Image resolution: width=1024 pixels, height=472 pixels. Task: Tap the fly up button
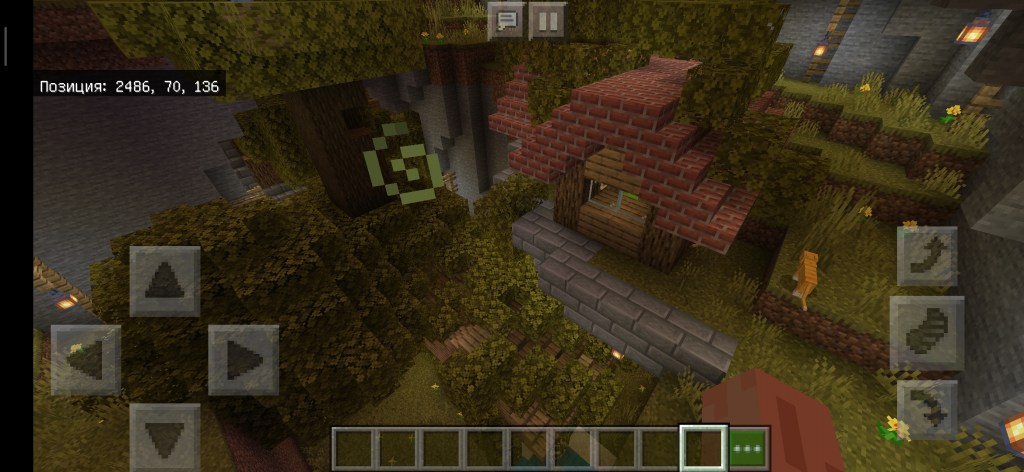pyautogui.click(x=927, y=256)
